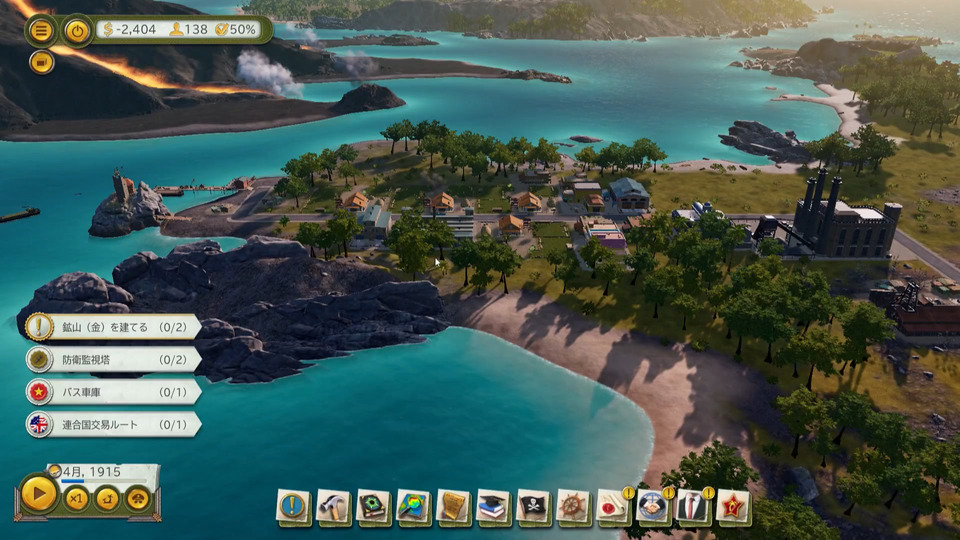Change the x1 game speed setting
960x540 pixels.
click(x=77, y=497)
